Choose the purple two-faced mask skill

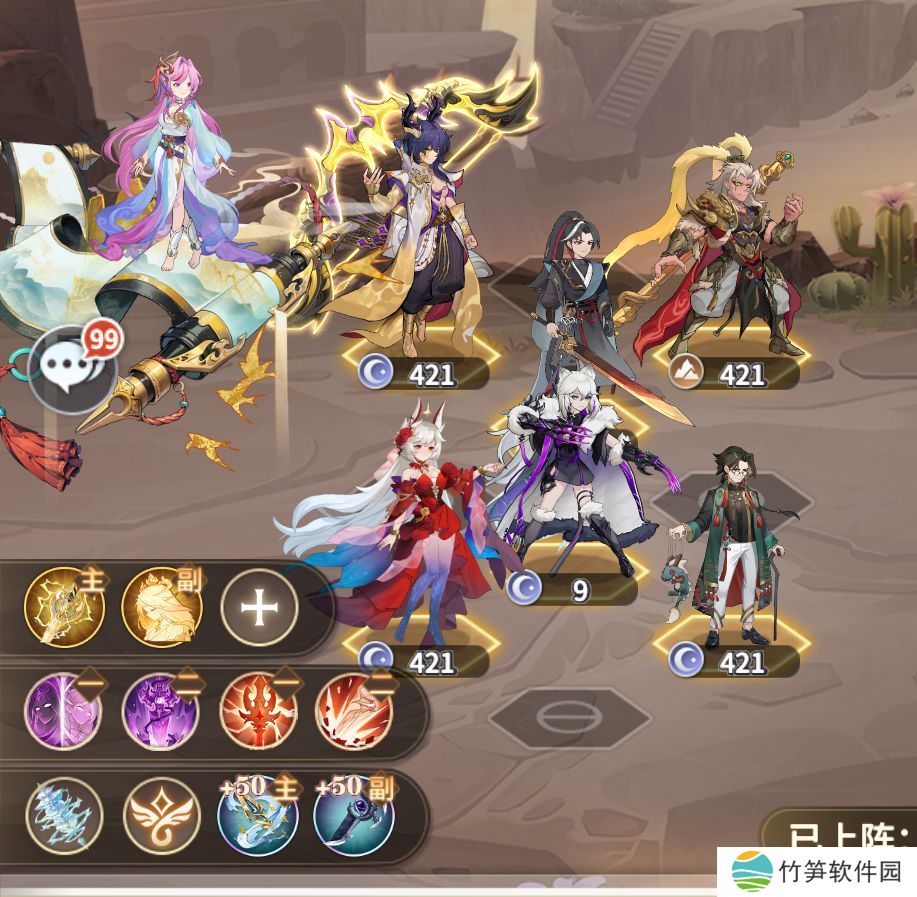point(64,711)
